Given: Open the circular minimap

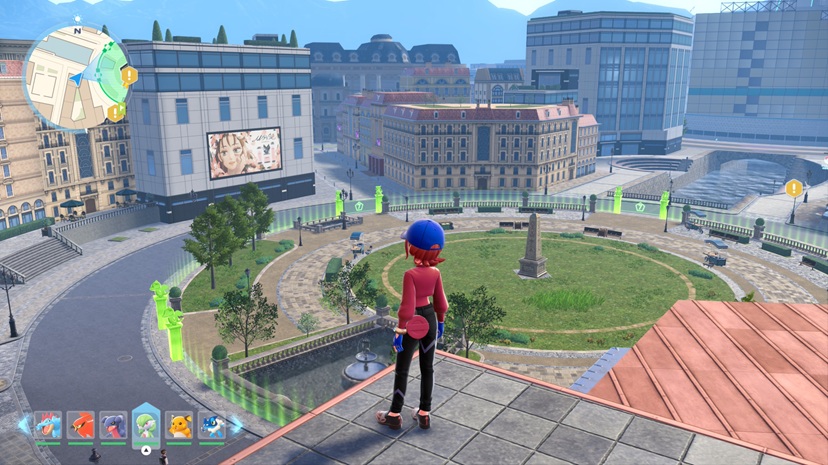Looking at the screenshot, I should tap(76, 74).
